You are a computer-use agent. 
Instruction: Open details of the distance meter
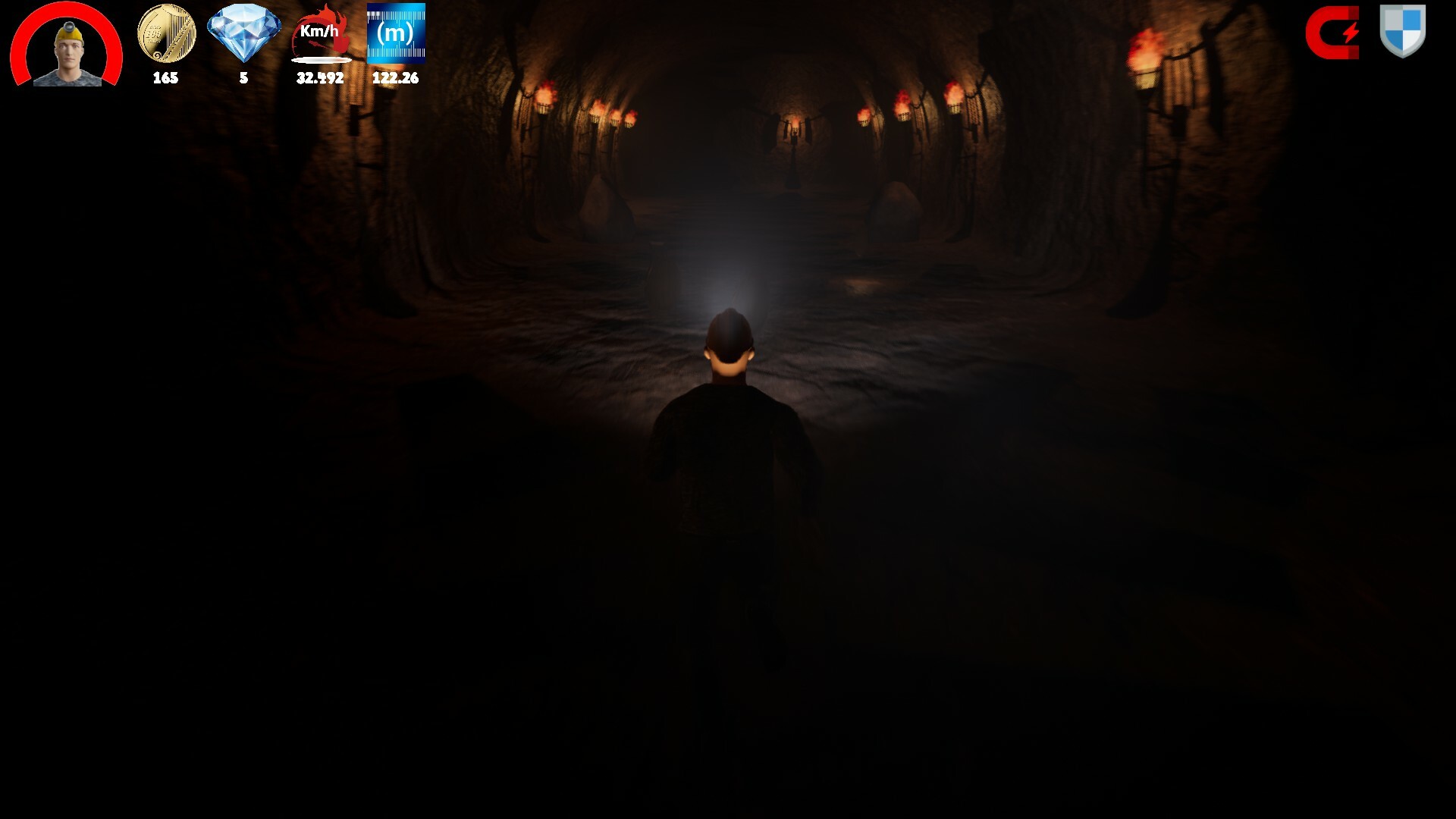click(397, 32)
